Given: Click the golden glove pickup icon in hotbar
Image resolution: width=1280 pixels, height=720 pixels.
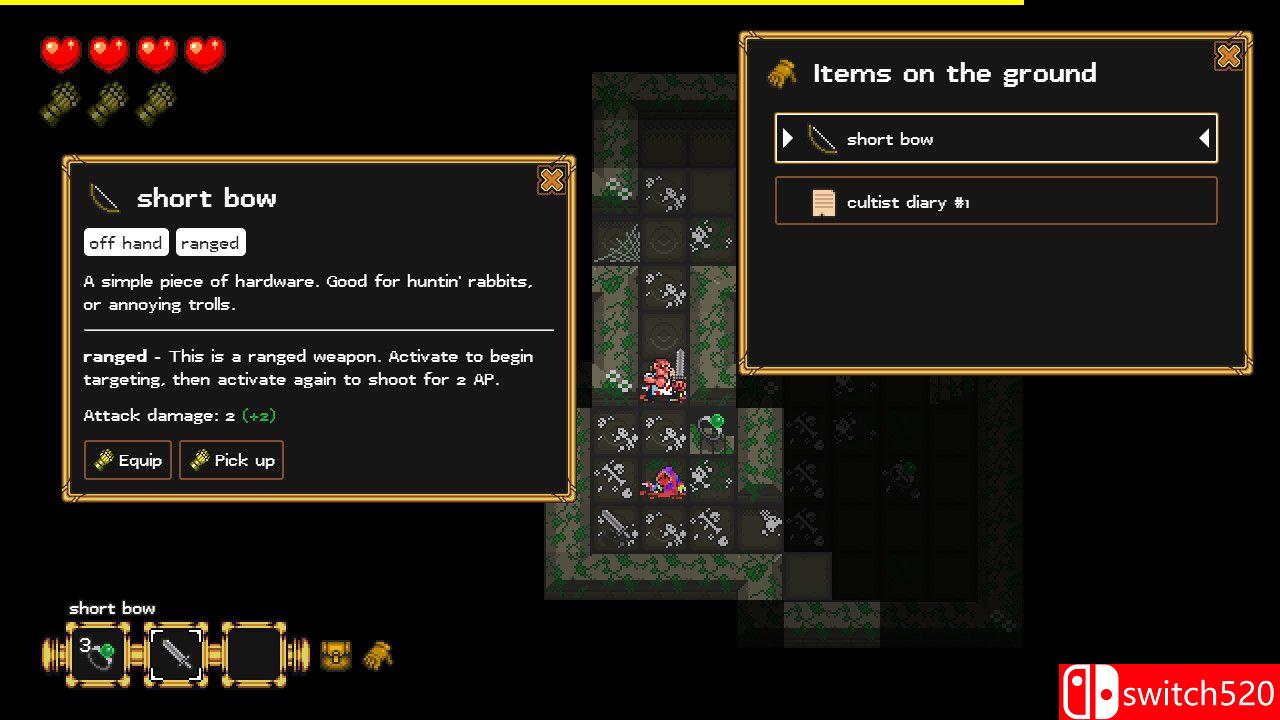Looking at the screenshot, I should pos(378,656).
